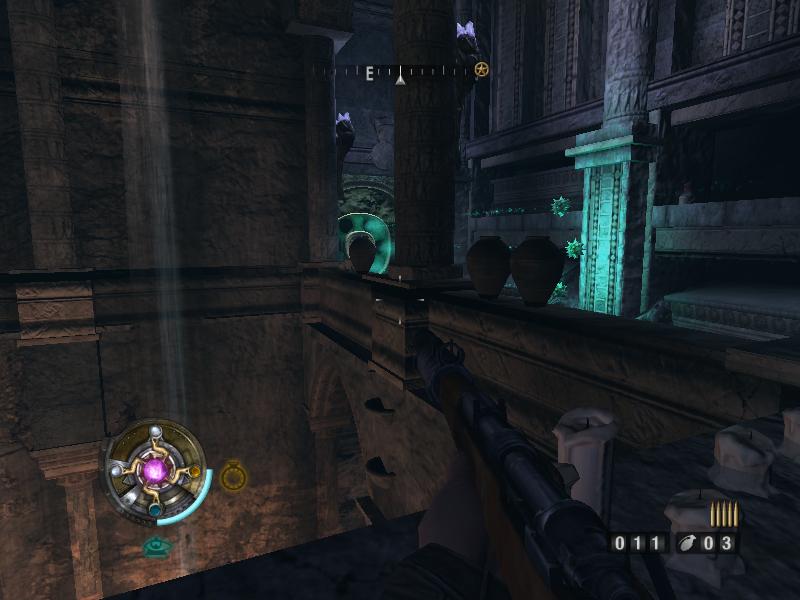Click the gold star objective marker on the compass
This screenshot has width=800, height=600.
click(x=481, y=70)
